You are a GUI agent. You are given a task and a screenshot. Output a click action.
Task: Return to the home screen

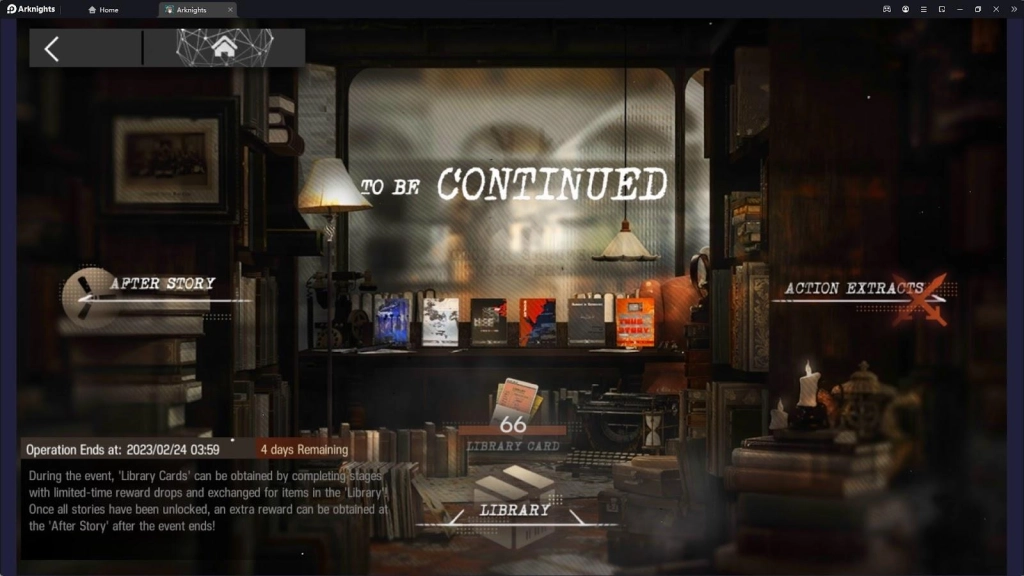click(224, 47)
